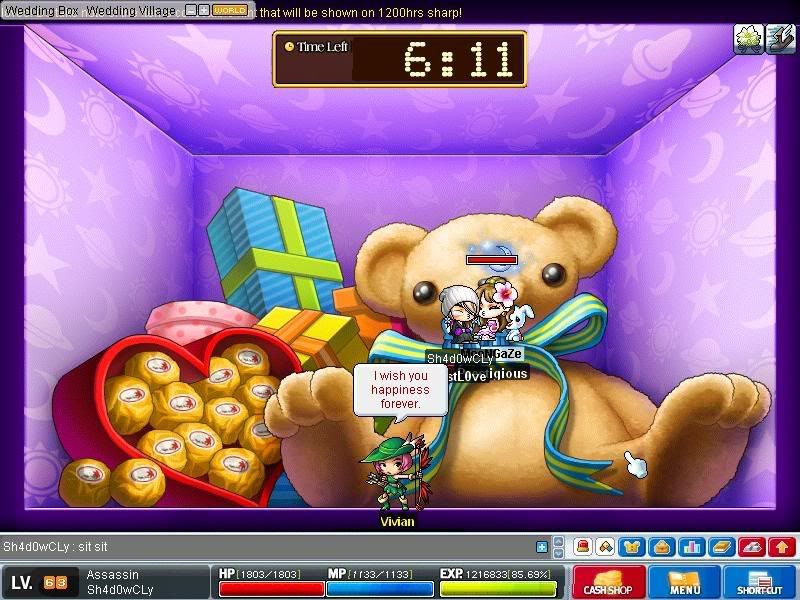Click the yellow flower buff icon
The width and height of the screenshot is (800, 600).
(x=747, y=38)
